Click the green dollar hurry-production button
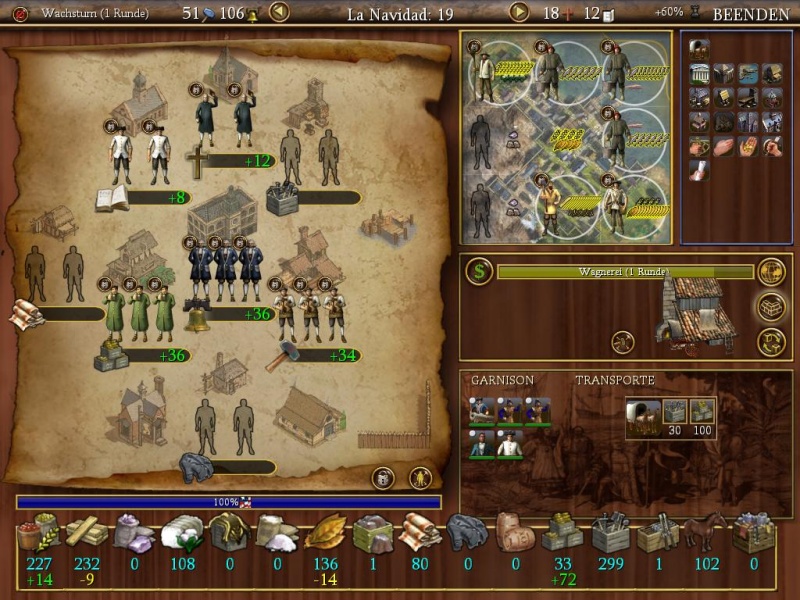 tap(479, 271)
